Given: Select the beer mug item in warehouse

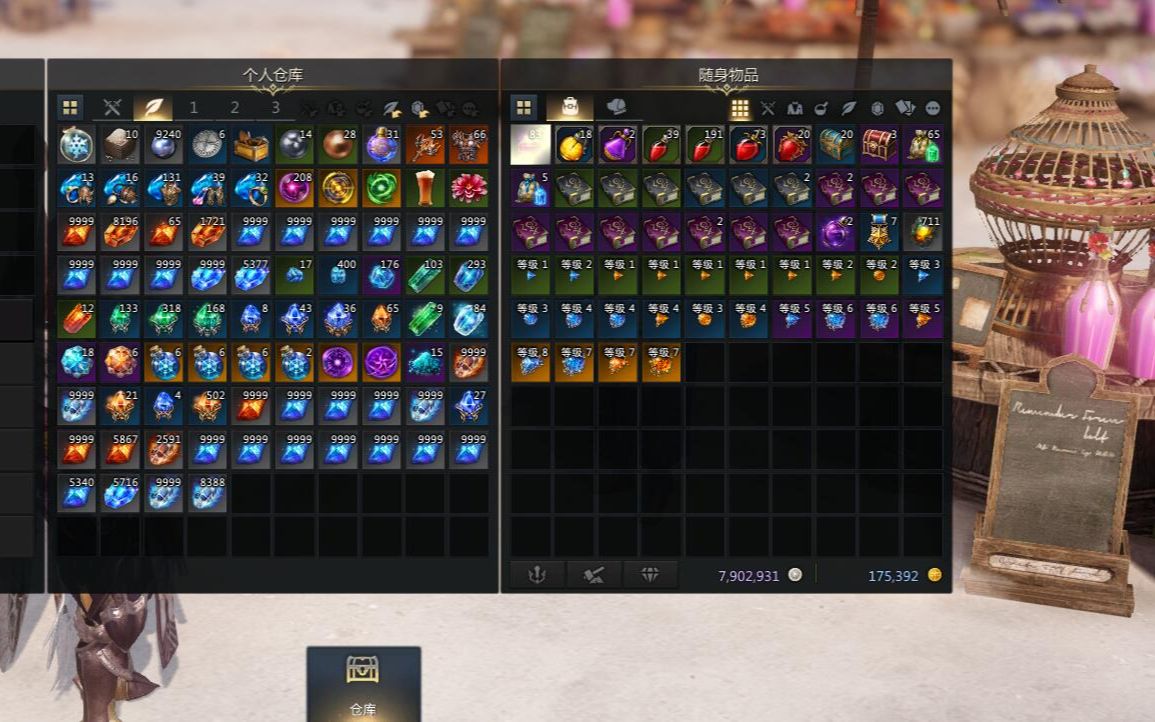Looking at the screenshot, I should click(425, 188).
